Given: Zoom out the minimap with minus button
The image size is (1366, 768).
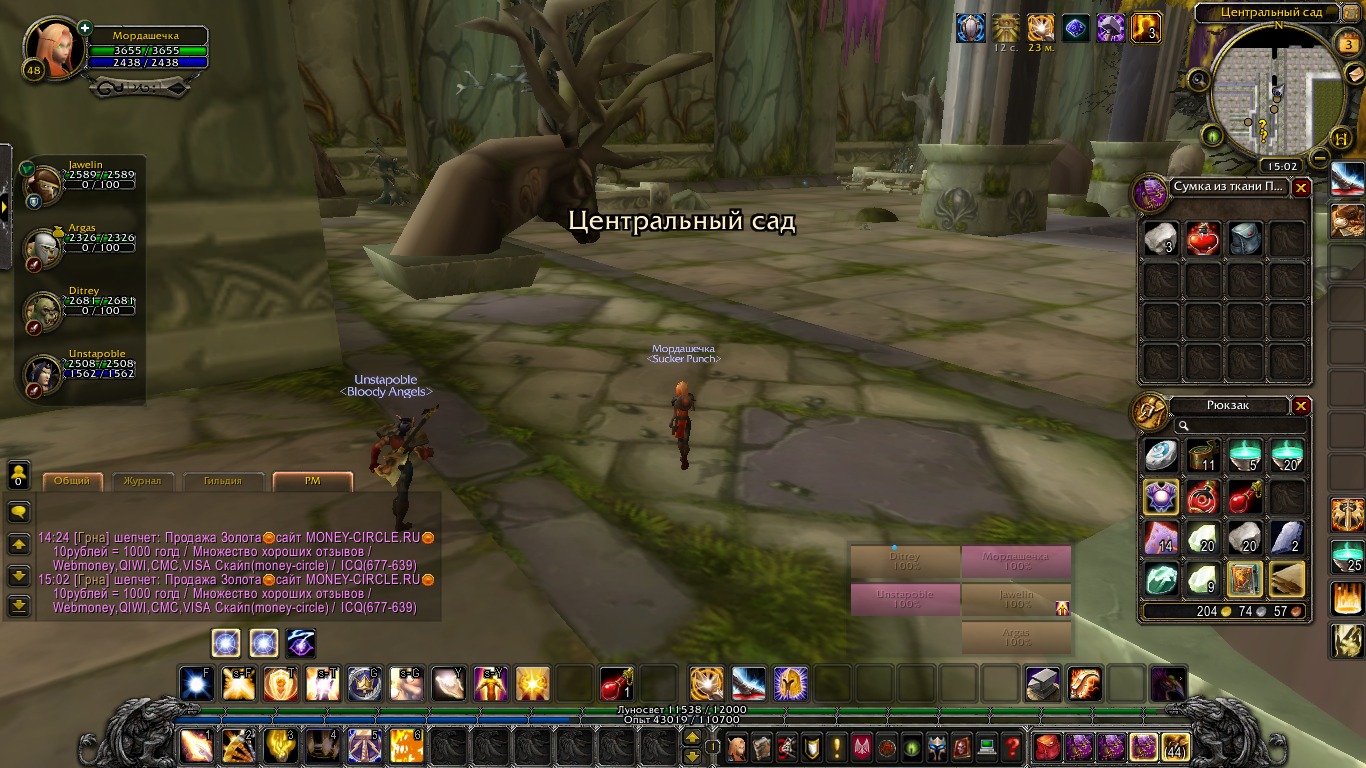Looking at the screenshot, I should 1320,158.
